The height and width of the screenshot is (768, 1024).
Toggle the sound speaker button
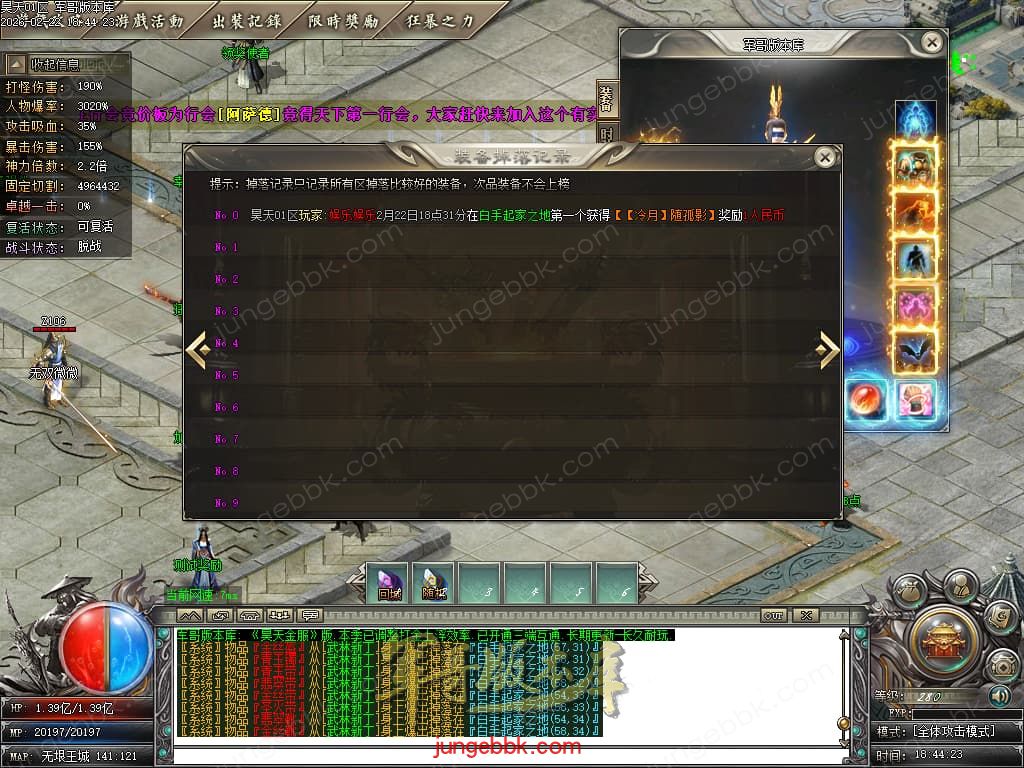[999, 696]
